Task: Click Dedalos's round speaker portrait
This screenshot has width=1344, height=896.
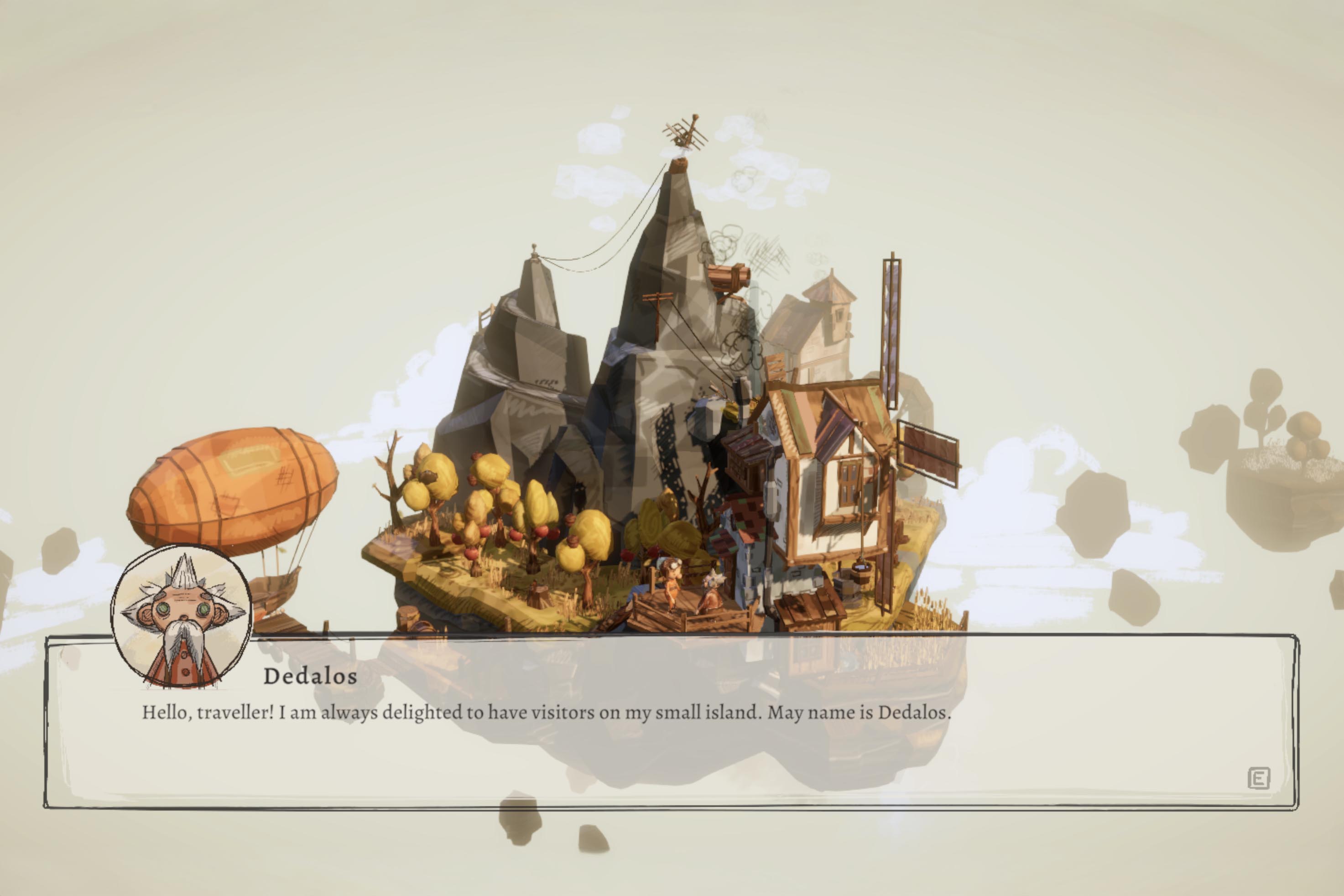Action: pos(182,617)
